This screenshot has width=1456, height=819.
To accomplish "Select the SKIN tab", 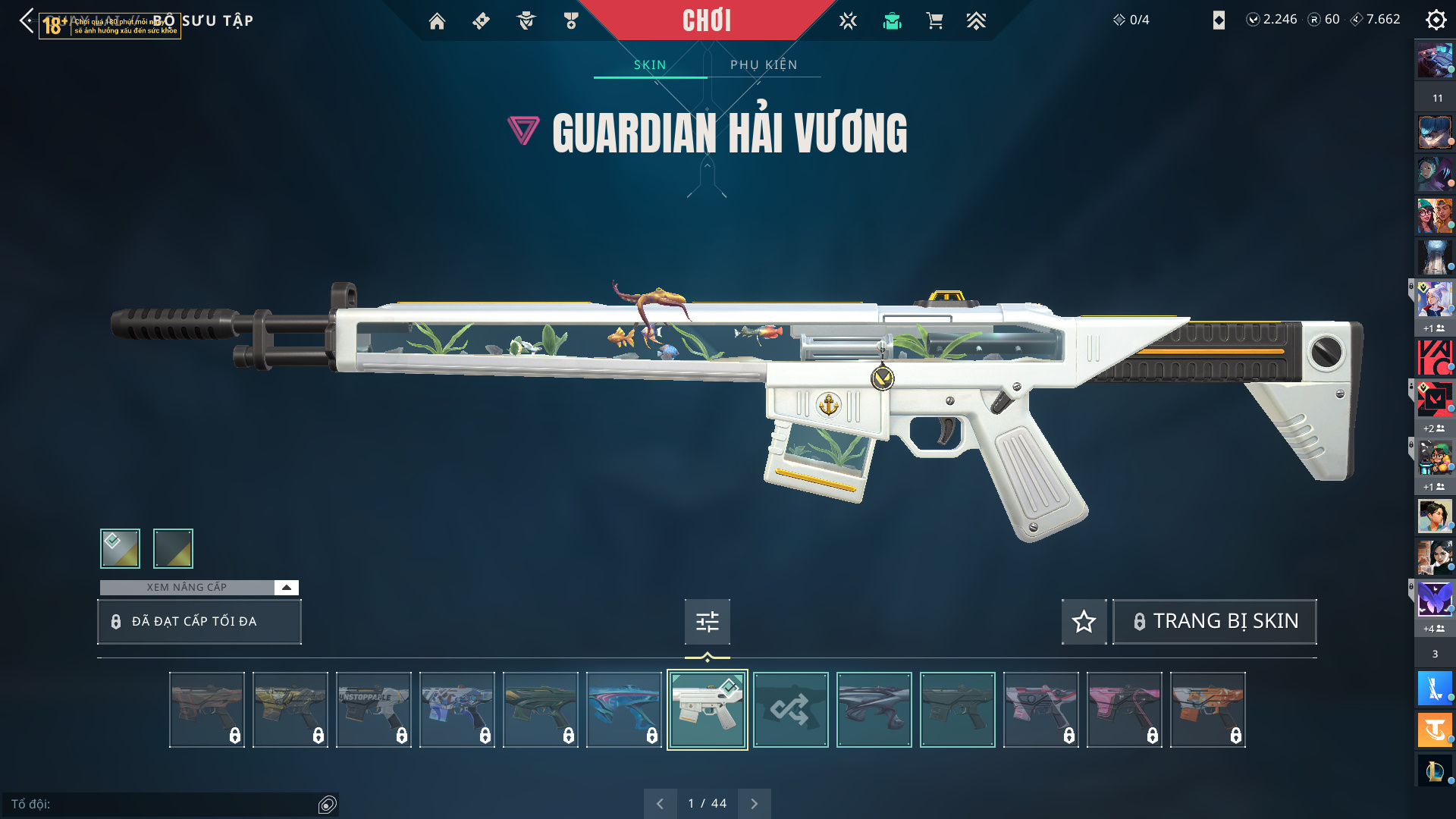I will click(x=650, y=64).
